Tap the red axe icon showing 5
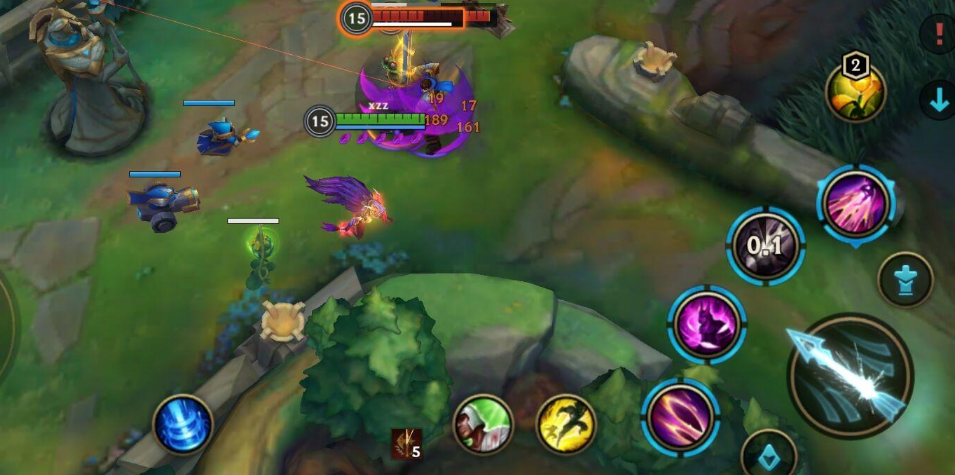955x475 pixels. coord(405,440)
